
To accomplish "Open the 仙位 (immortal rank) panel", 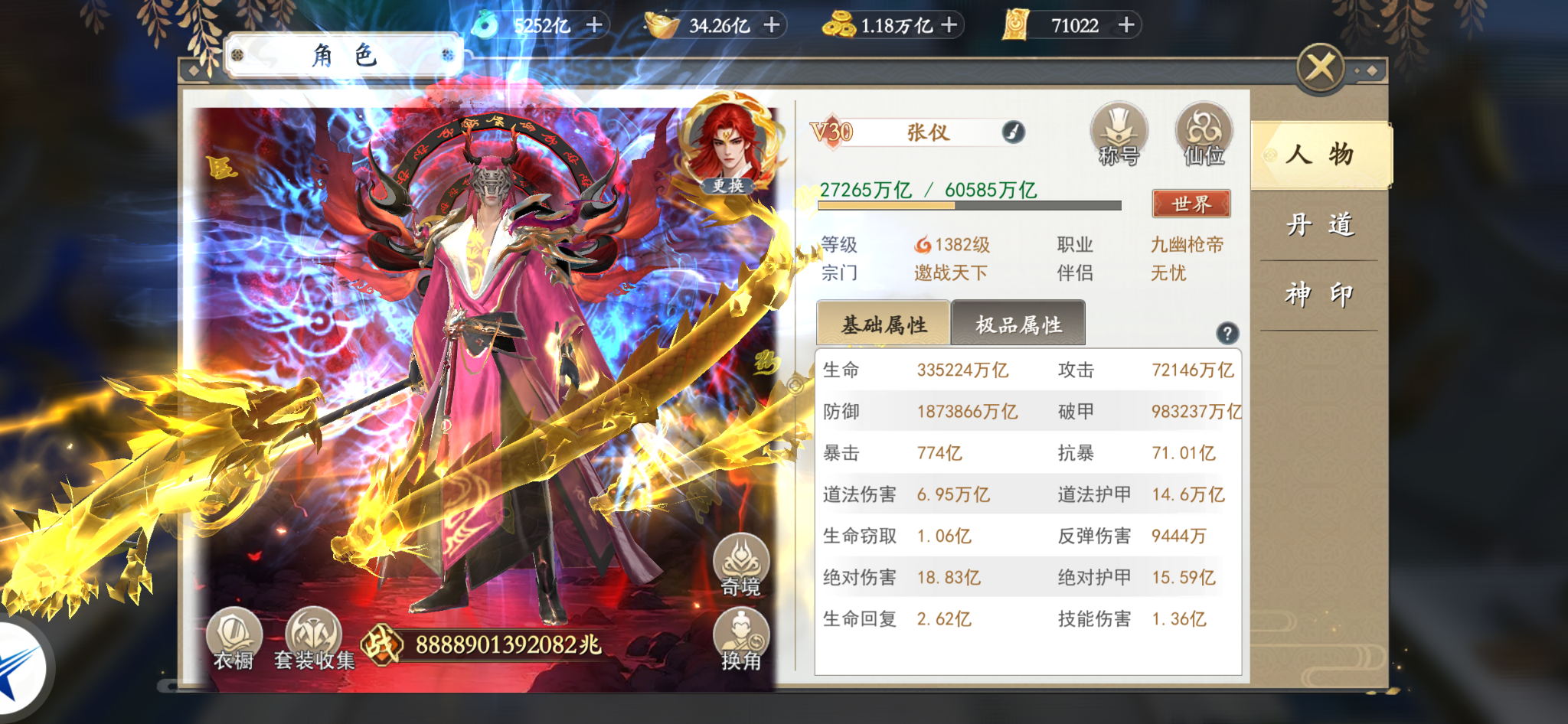I will (1204, 138).
